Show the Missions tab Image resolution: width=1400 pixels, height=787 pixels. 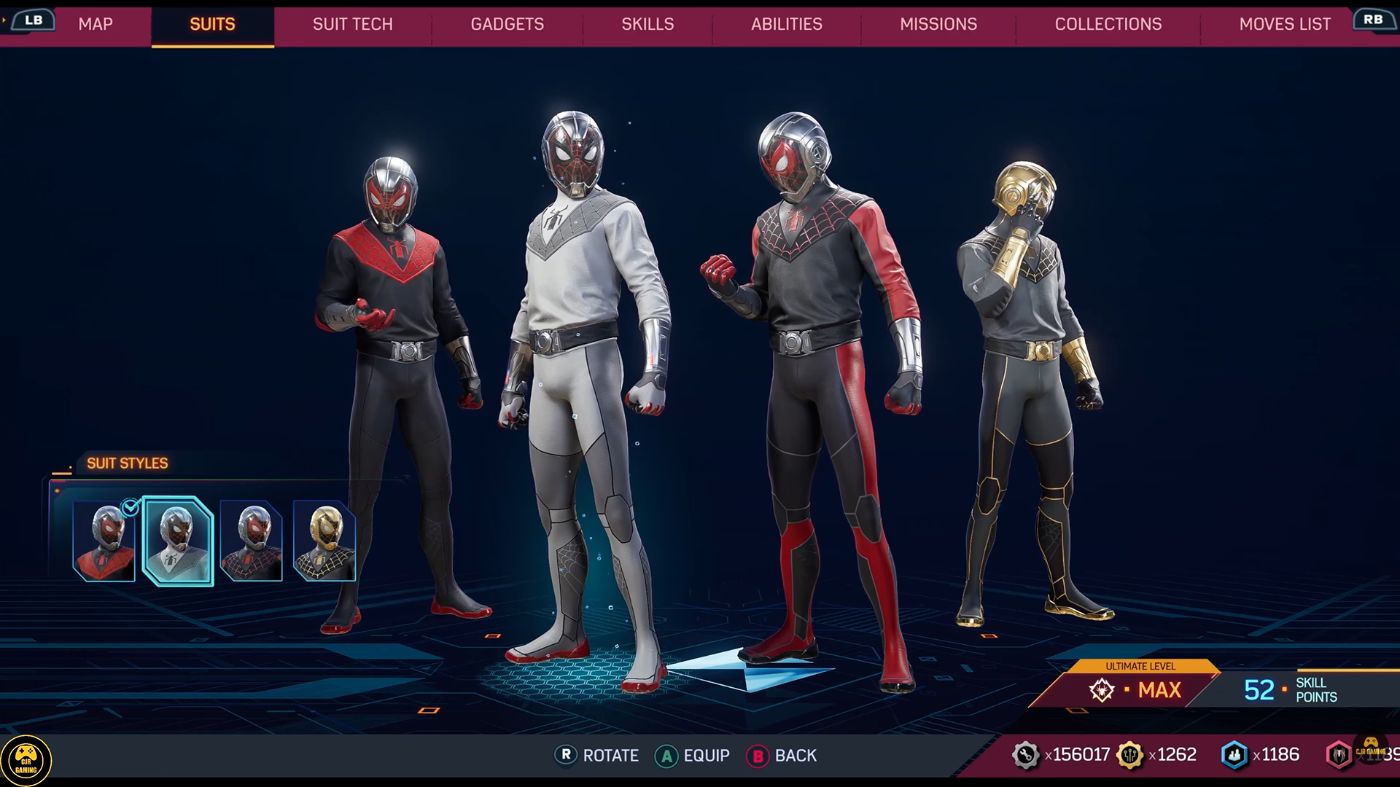click(938, 24)
